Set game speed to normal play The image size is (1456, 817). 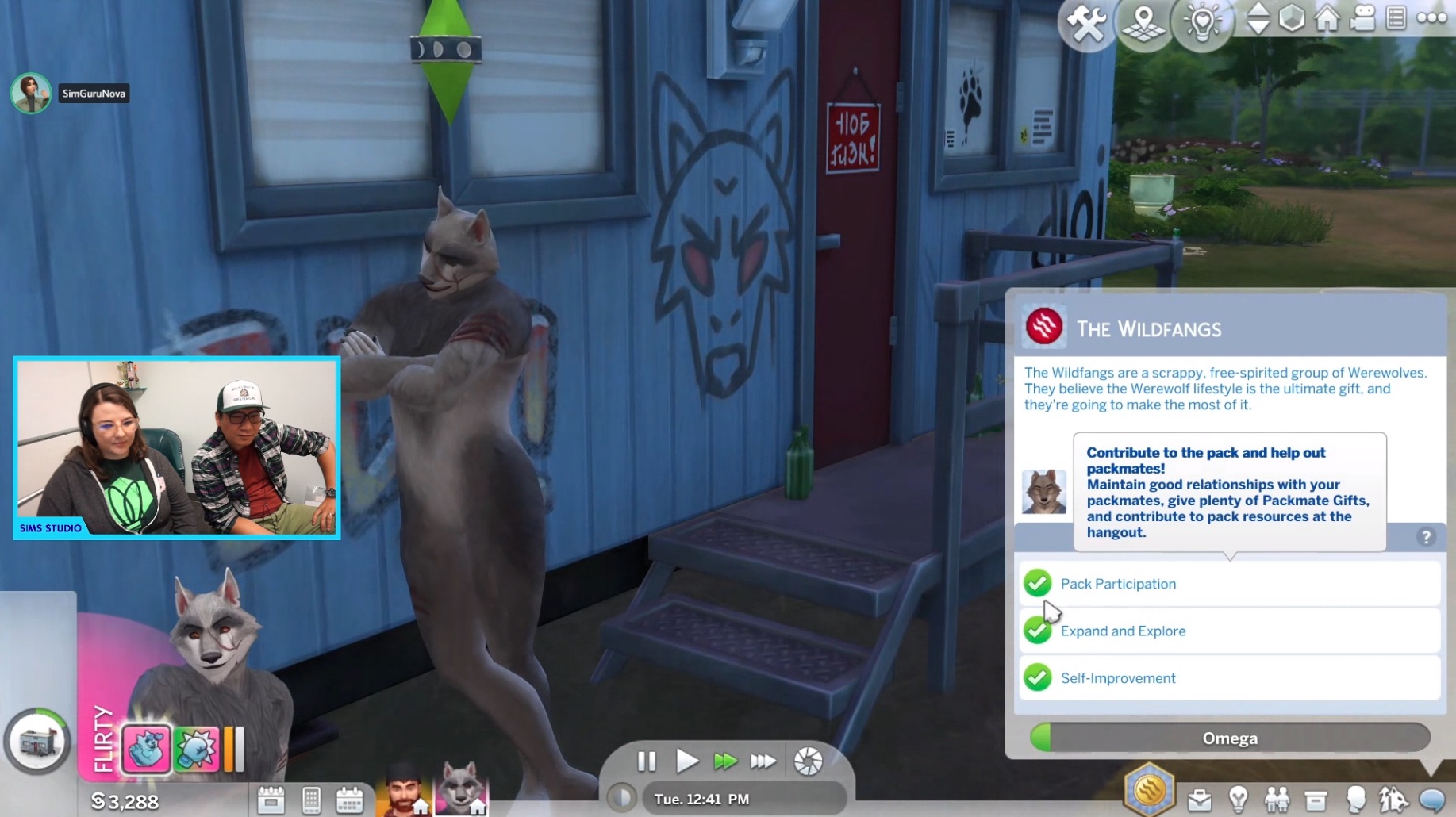click(x=686, y=761)
